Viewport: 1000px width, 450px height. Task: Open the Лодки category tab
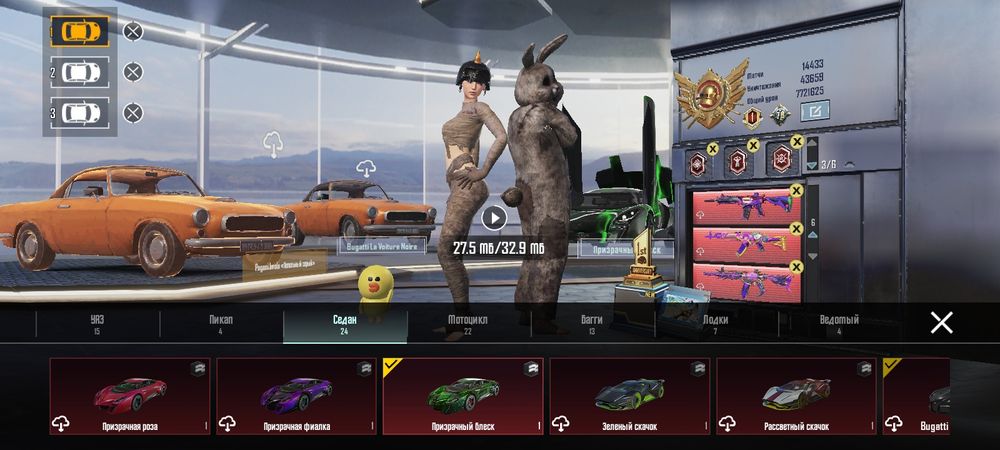[x=716, y=324]
